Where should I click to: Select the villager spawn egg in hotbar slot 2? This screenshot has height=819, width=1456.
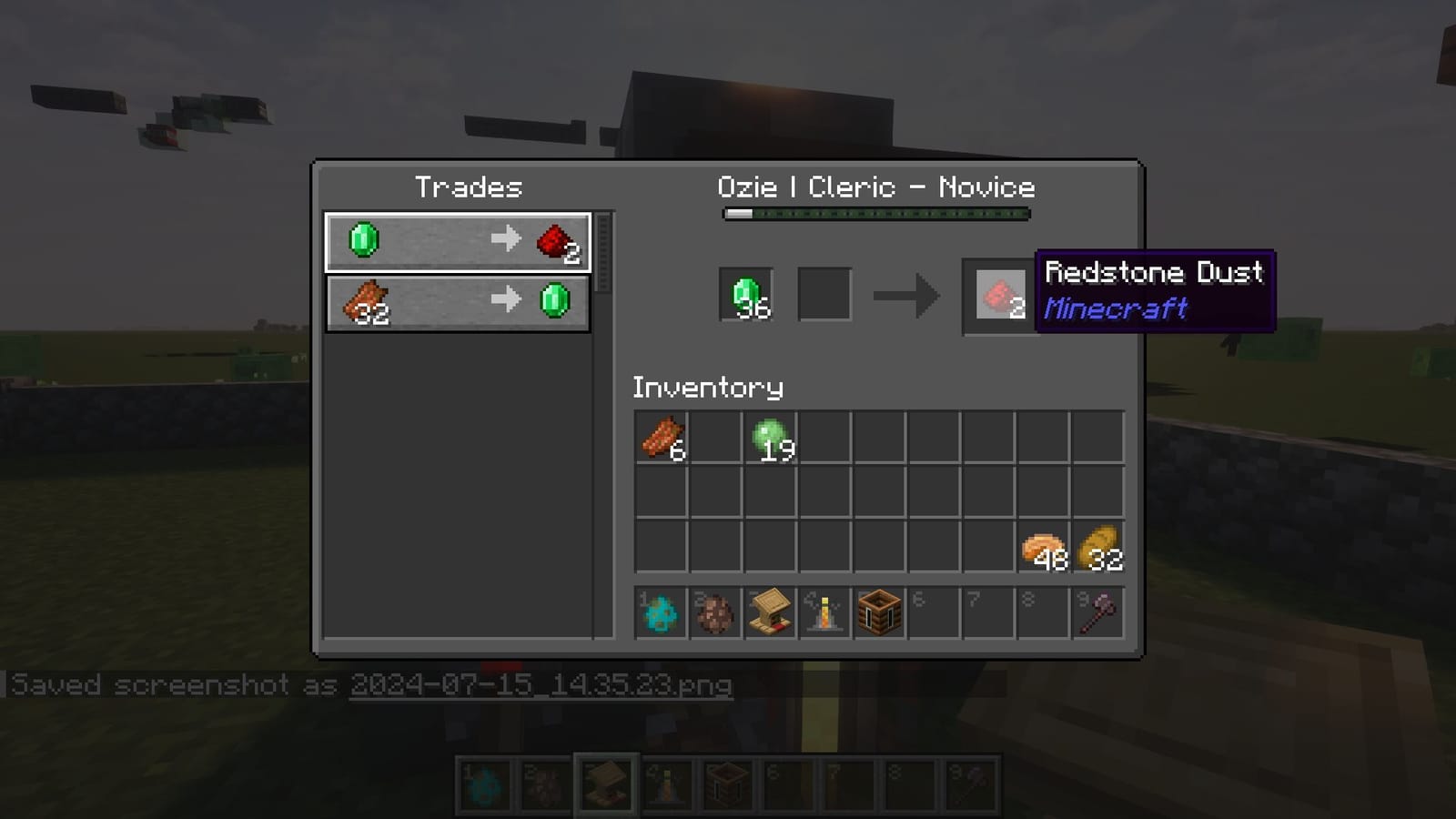(x=714, y=612)
